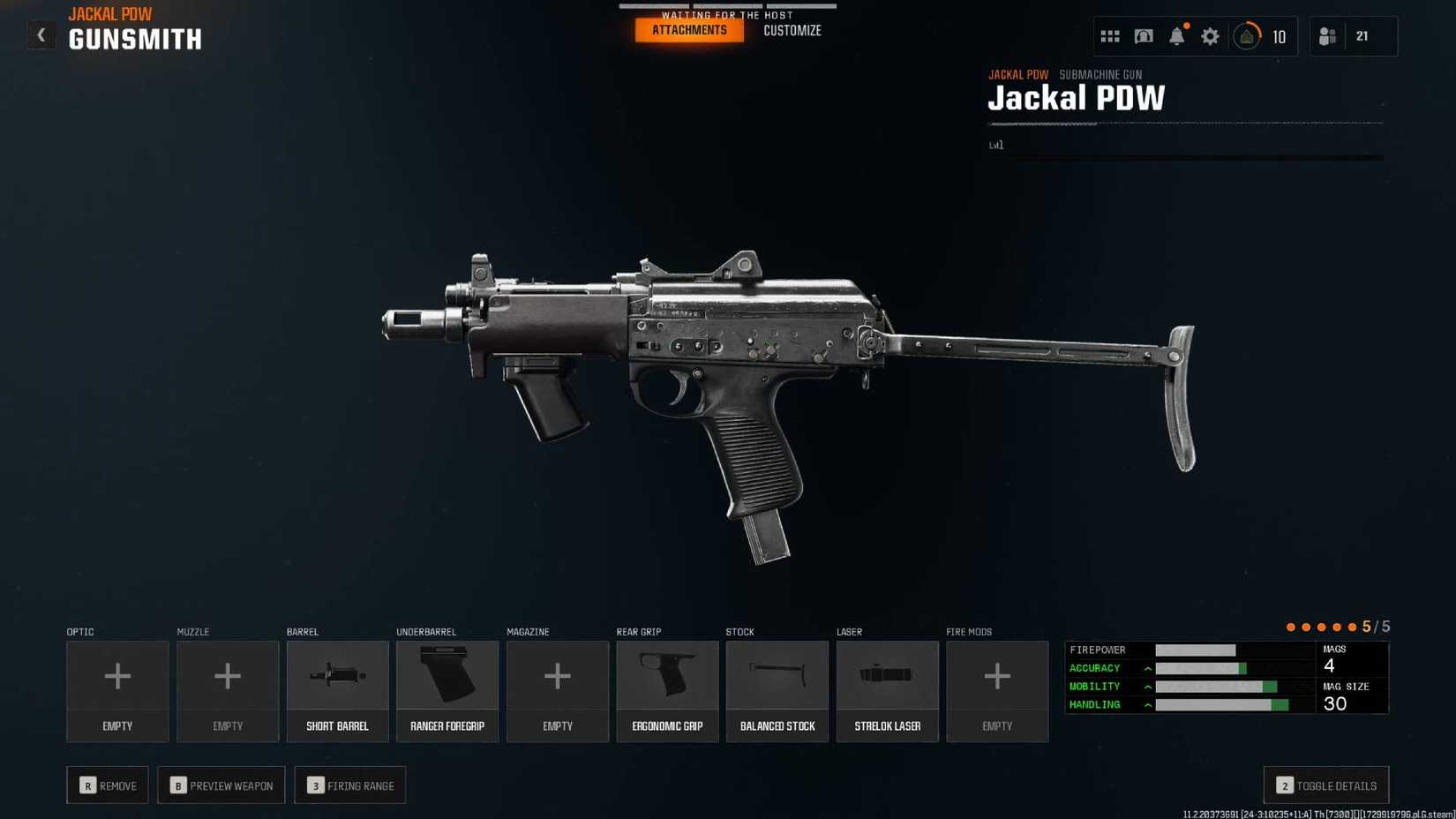The height and width of the screenshot is (819, 1456).
Task: Select the Short Barrel slot
Action: [x=337, y=691]
